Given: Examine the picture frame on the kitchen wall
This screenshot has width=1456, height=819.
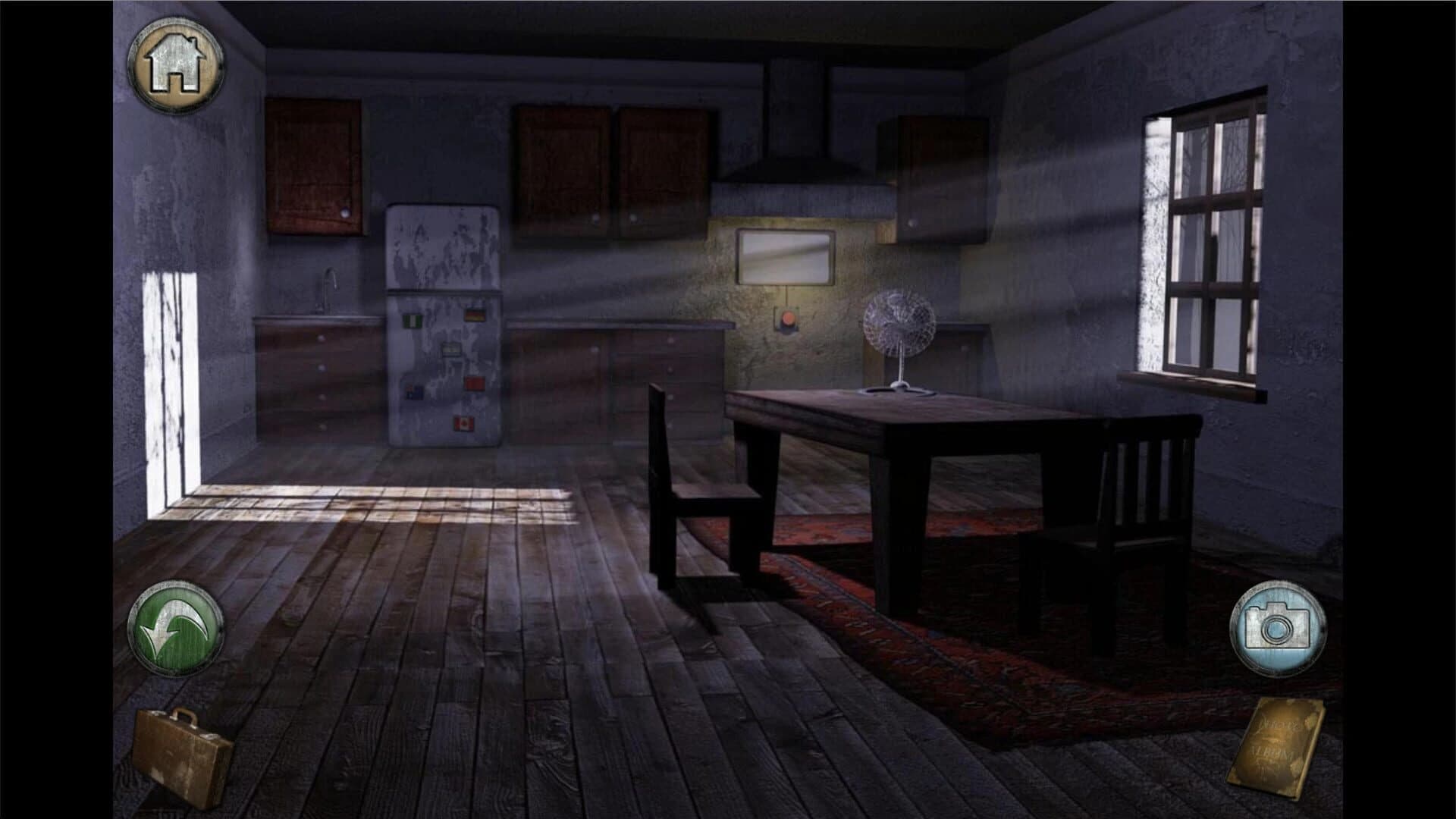Looking at the screenshot, I should pos(785,258).
